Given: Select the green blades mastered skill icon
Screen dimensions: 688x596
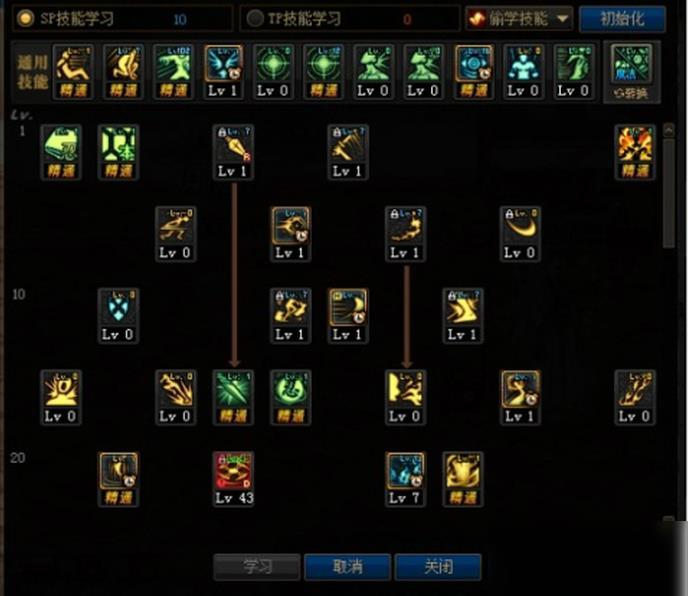Looking at the screenshot, I should tap(233, 390).
